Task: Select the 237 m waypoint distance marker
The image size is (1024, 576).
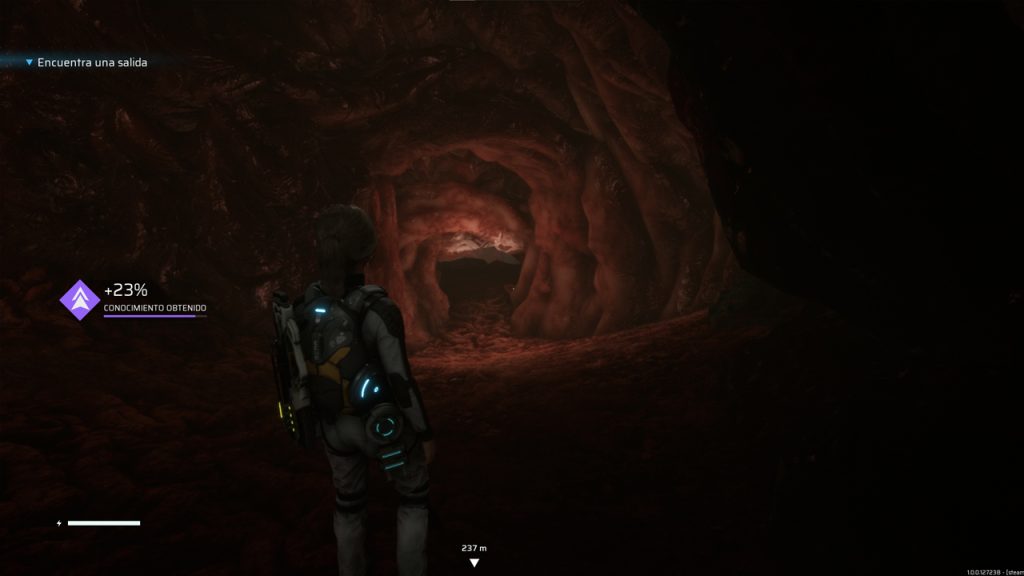Action: click(x=474, y=554)
